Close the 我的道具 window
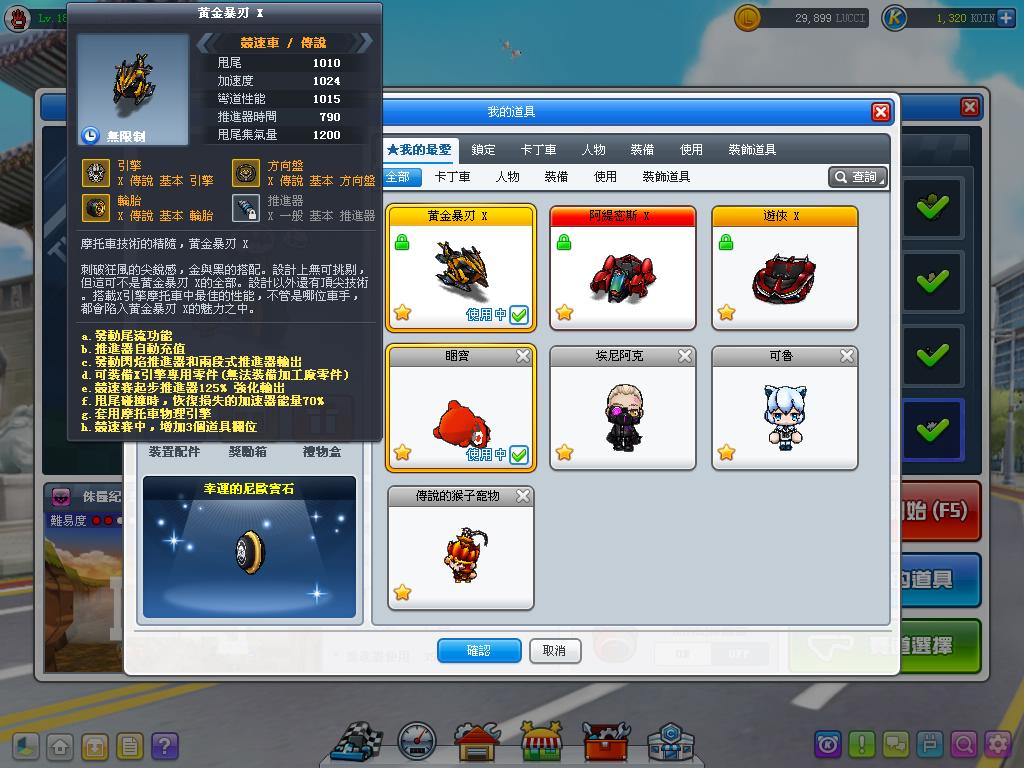1024x768 pixels. pos(880,112)
